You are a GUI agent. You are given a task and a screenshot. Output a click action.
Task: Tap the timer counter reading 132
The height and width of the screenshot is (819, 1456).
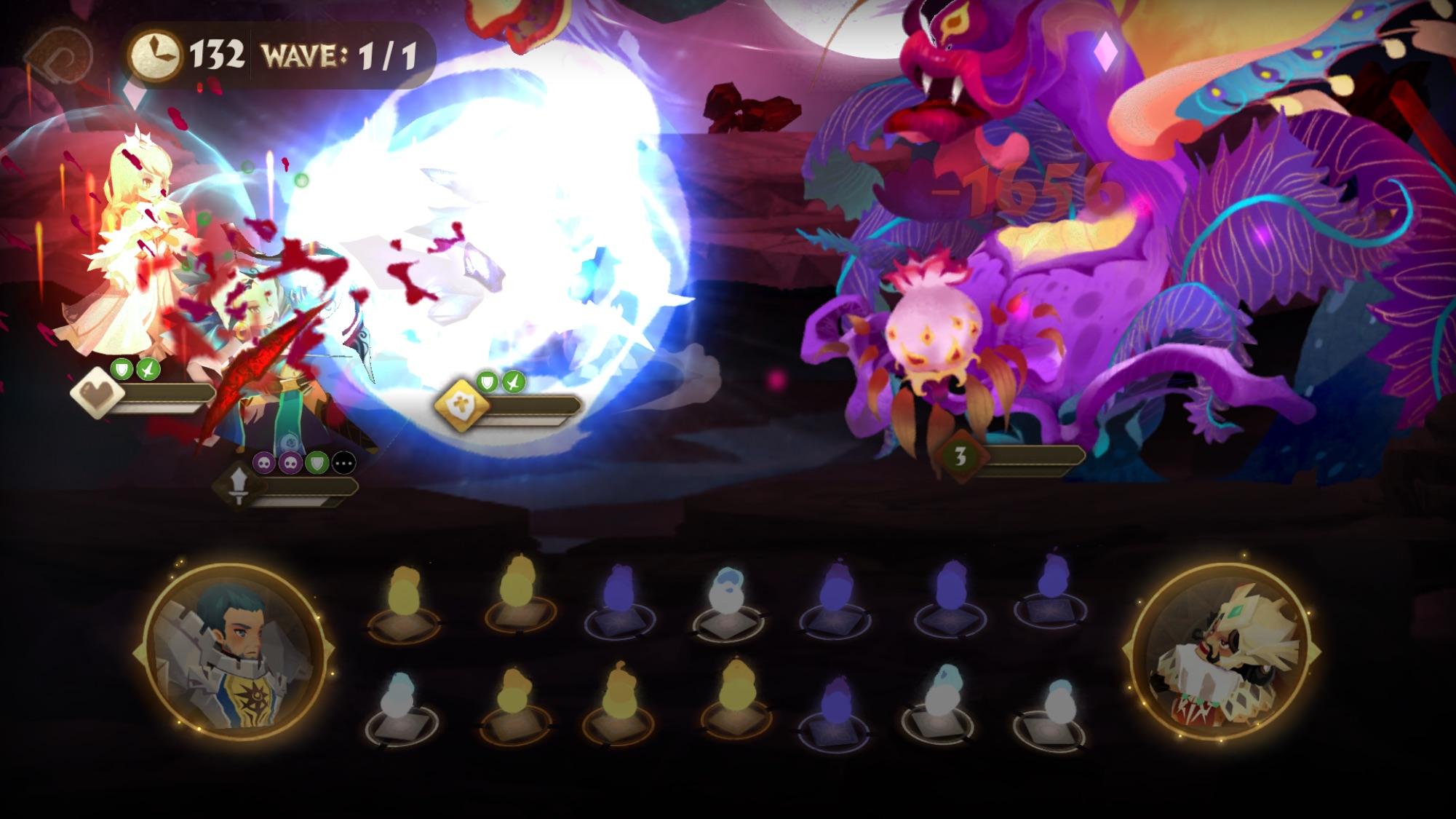pyautogui.click(x=218, y=52)
